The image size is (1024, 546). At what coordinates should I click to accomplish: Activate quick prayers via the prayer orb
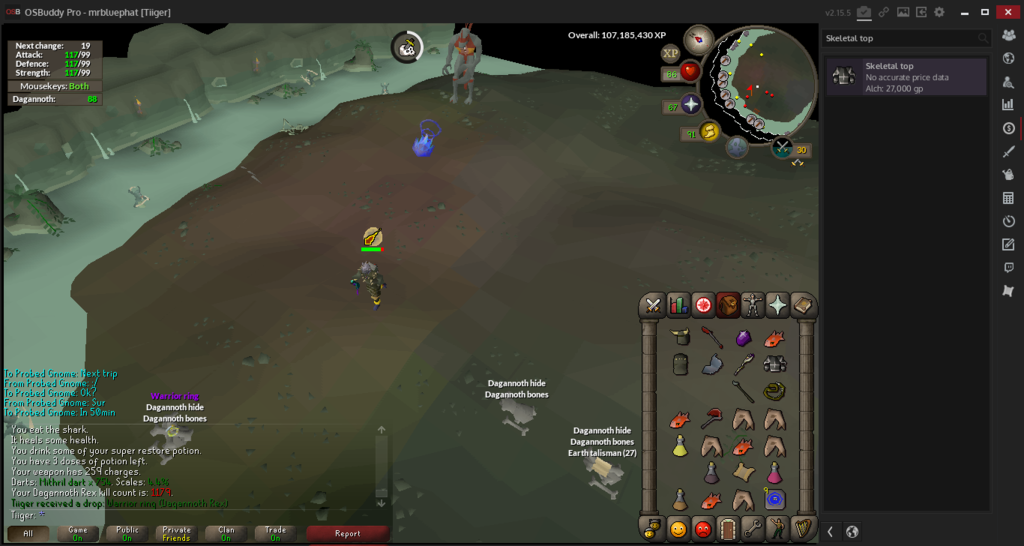point(690,105)
